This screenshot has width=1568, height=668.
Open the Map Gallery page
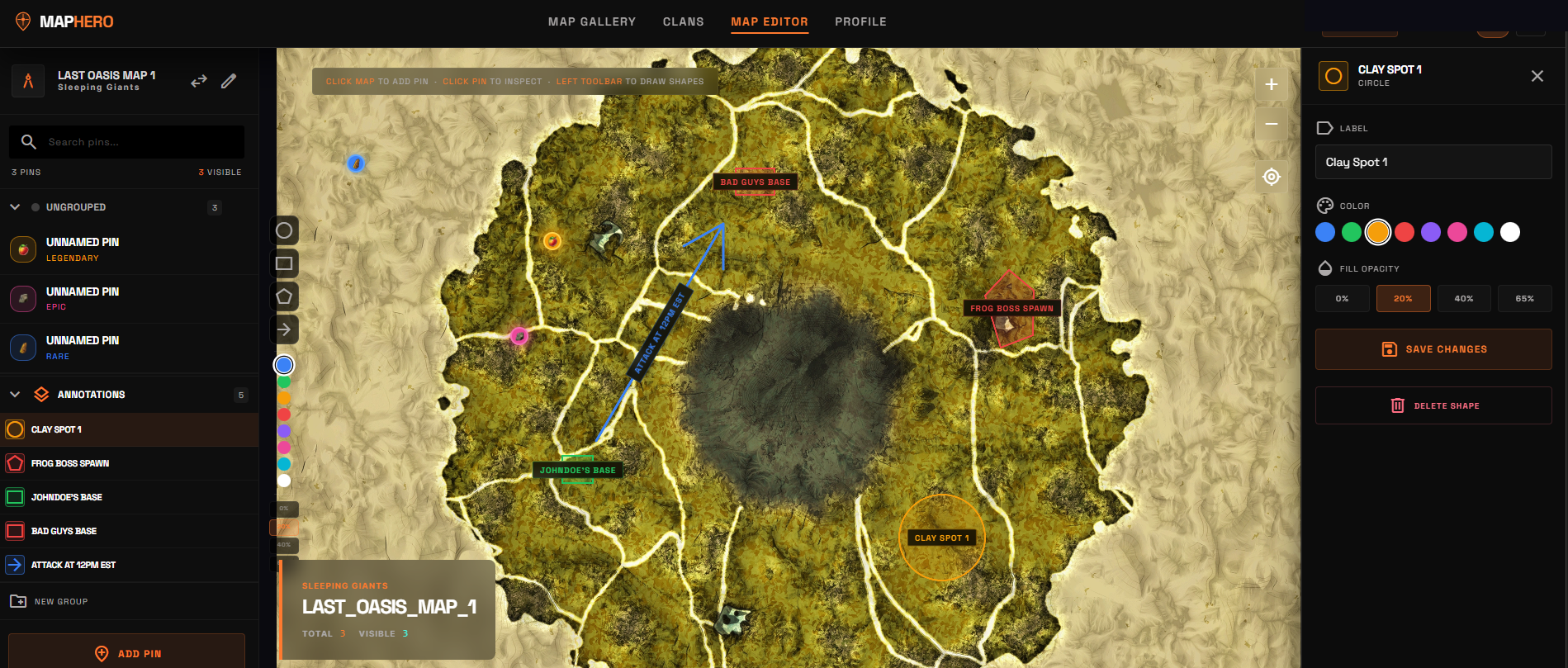tap(591, 21)
